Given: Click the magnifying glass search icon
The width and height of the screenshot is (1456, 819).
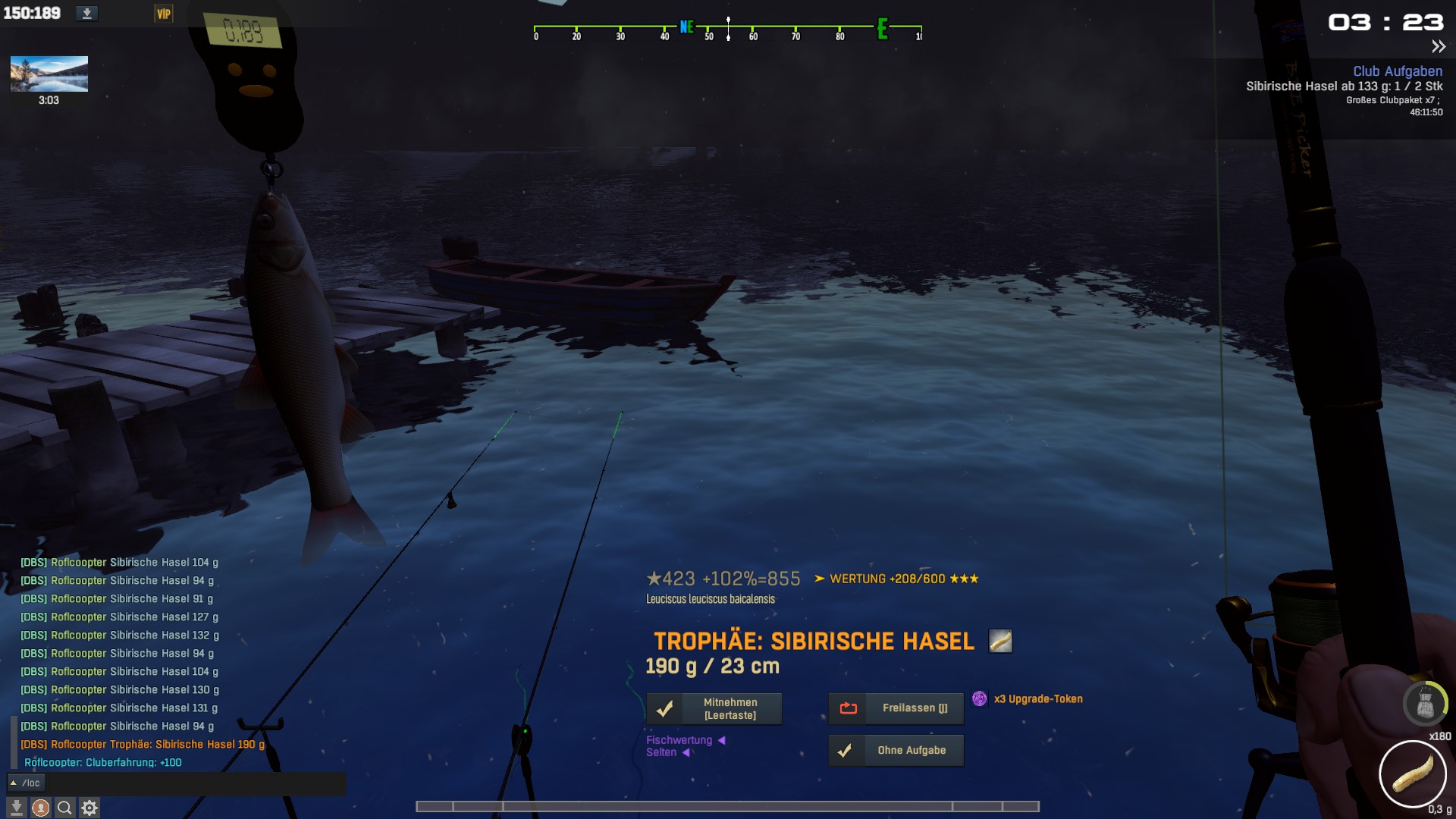Looking at the screenshot, I should coord(64,808).
